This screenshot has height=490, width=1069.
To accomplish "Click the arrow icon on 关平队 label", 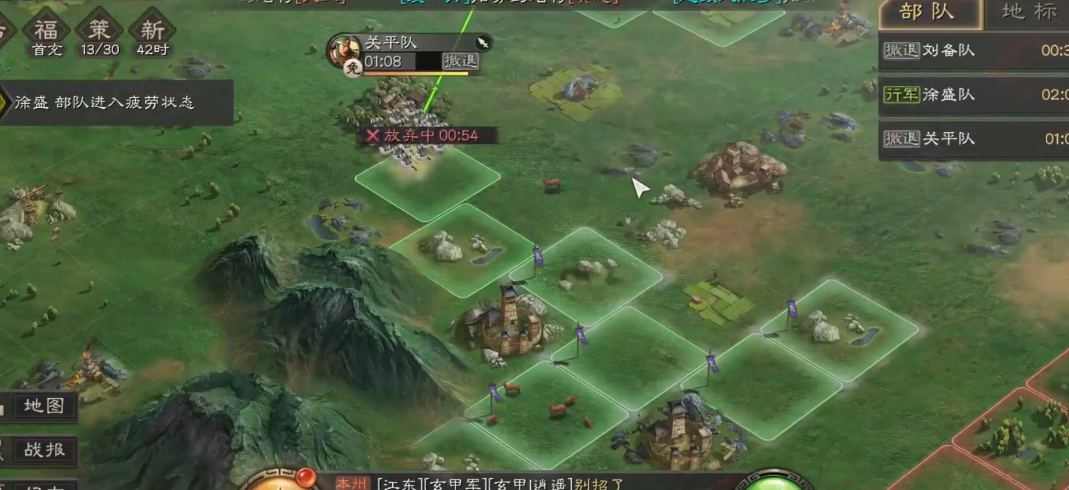I will pyautogui.click(x=482, y=42).
